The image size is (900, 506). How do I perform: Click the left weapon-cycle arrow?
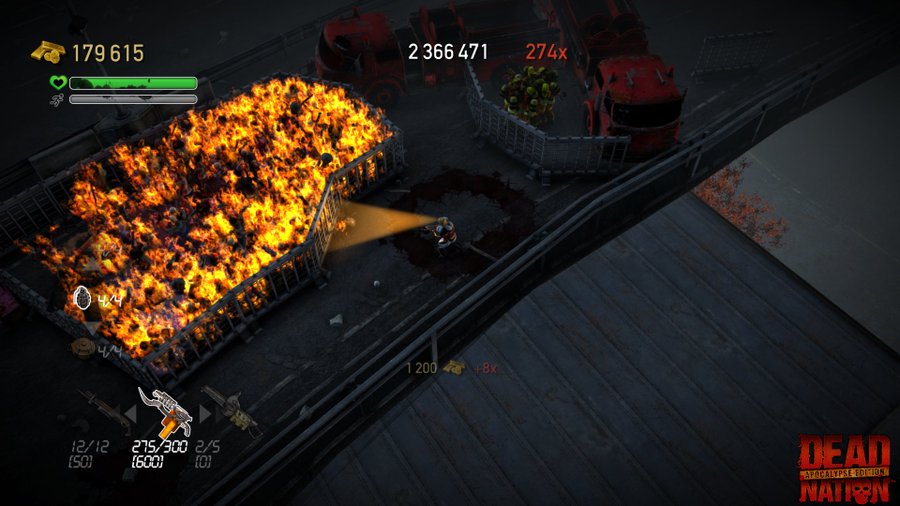coord(129,412)
